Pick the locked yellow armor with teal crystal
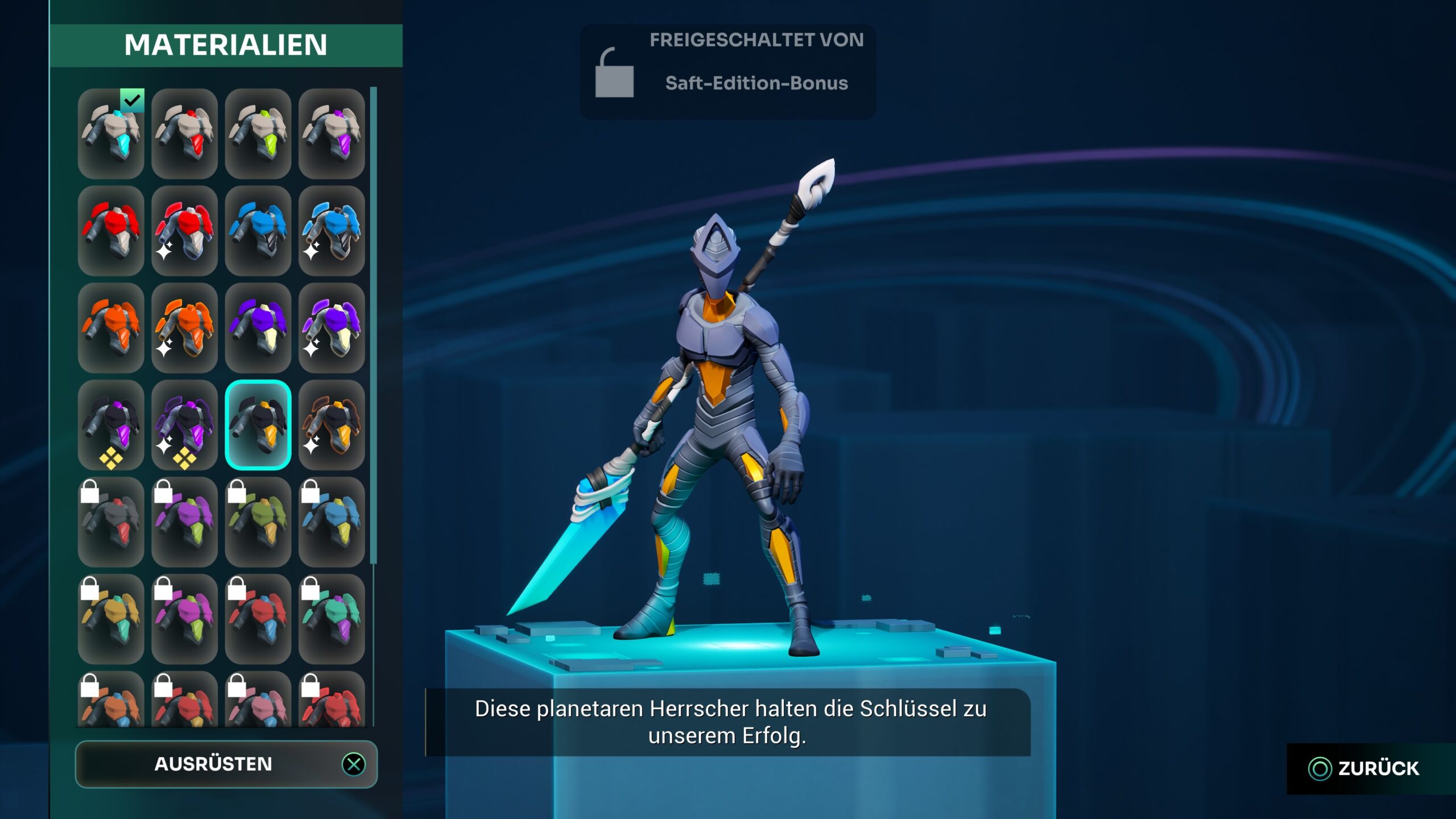The height and width of the screenshot is (819, 1456). (111, 619)
